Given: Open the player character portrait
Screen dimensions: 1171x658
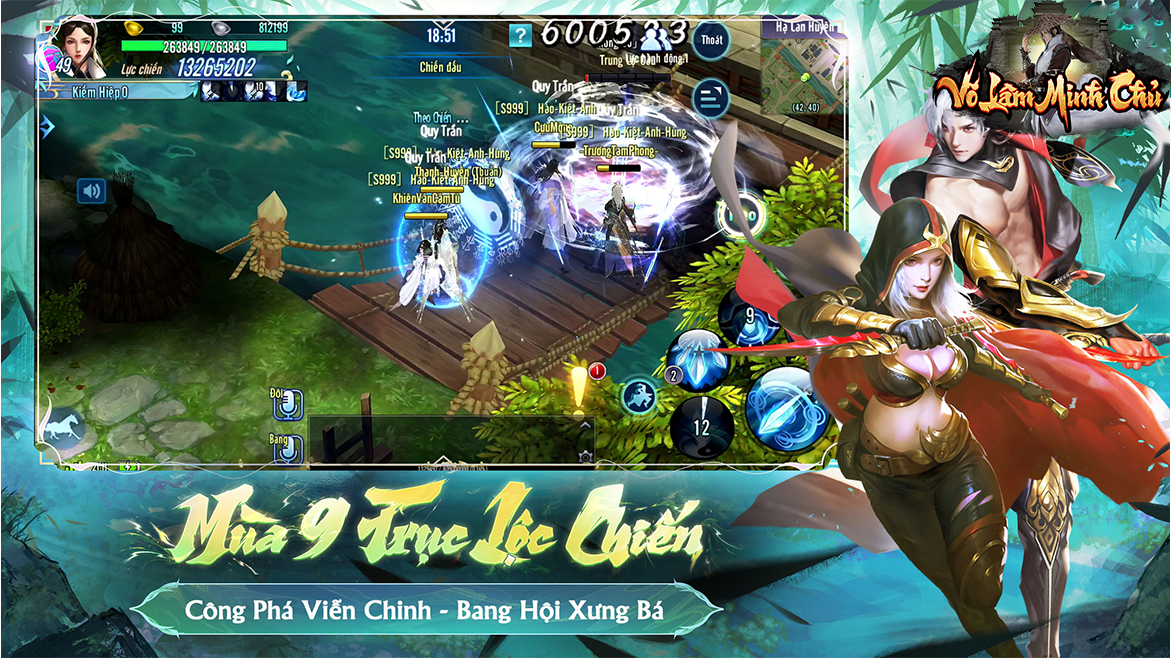Looking at the screenshot, I should point(79,43).
